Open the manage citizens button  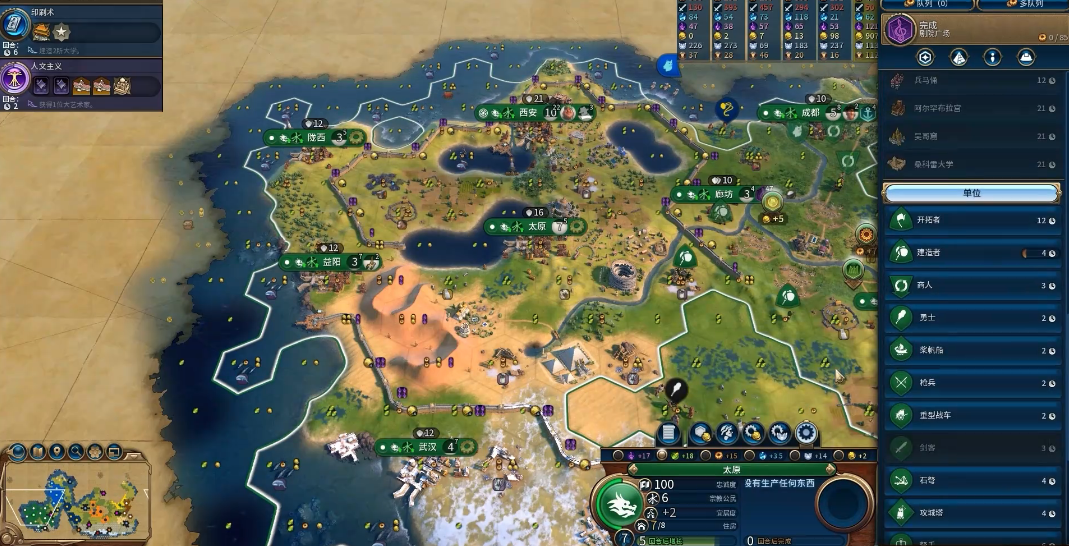727,433
